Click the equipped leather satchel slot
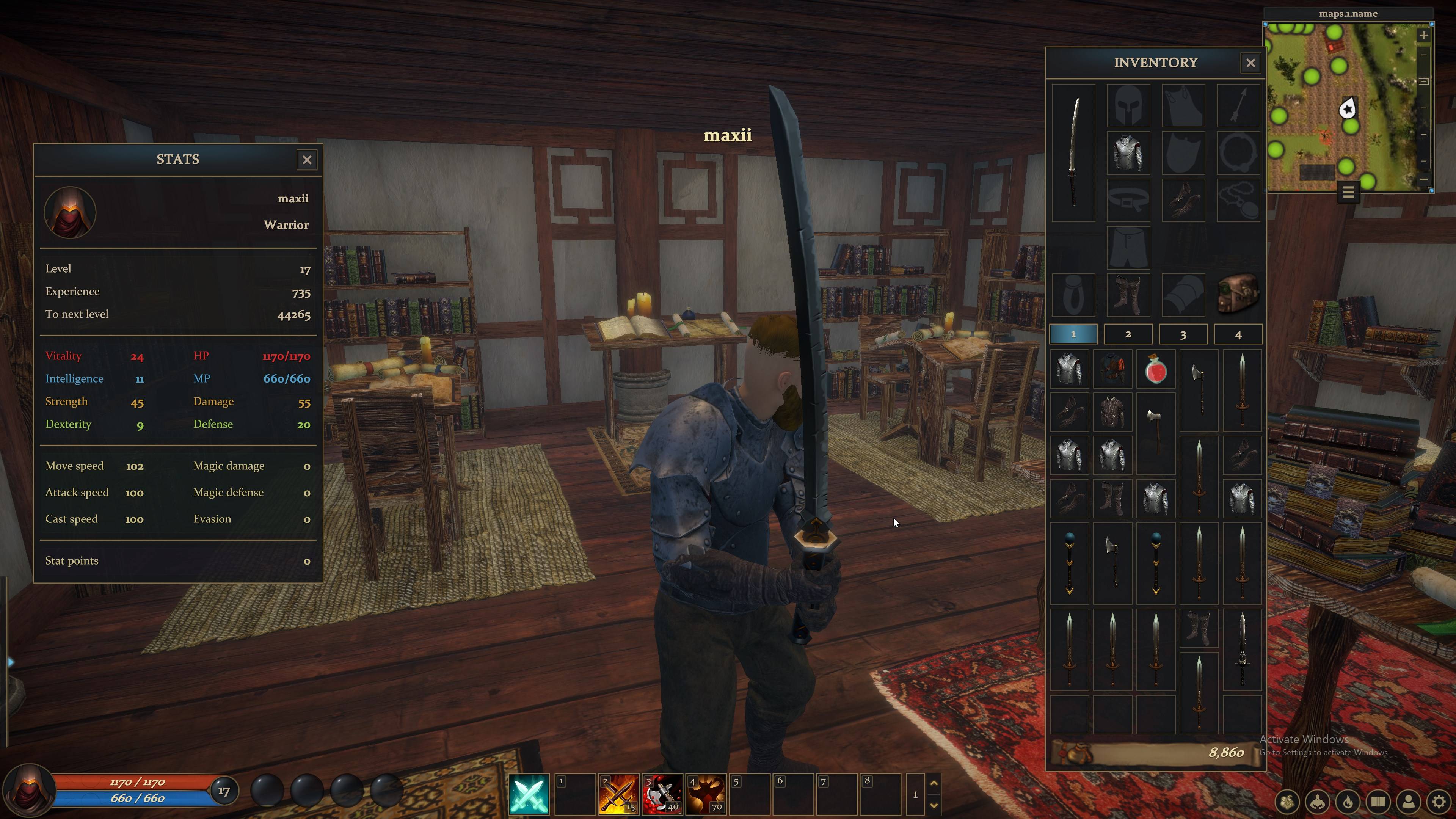 pos(1238,294)
